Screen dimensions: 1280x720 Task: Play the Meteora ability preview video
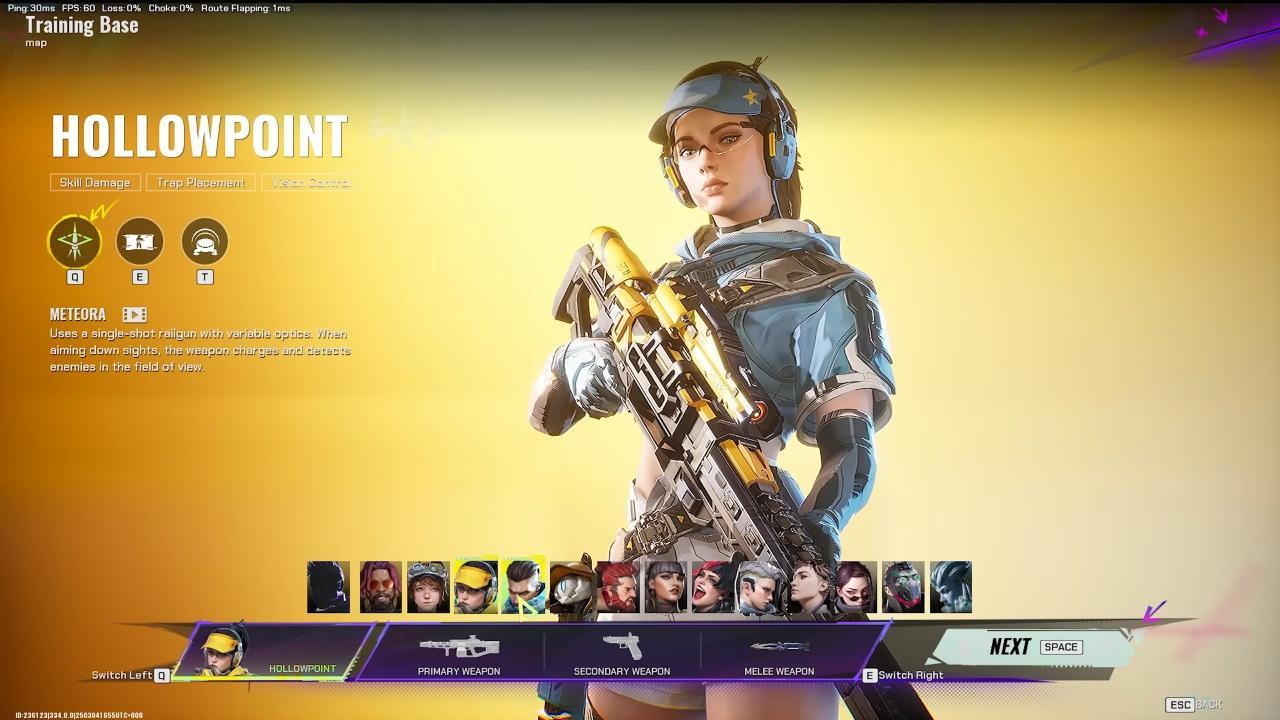point(134,315)
